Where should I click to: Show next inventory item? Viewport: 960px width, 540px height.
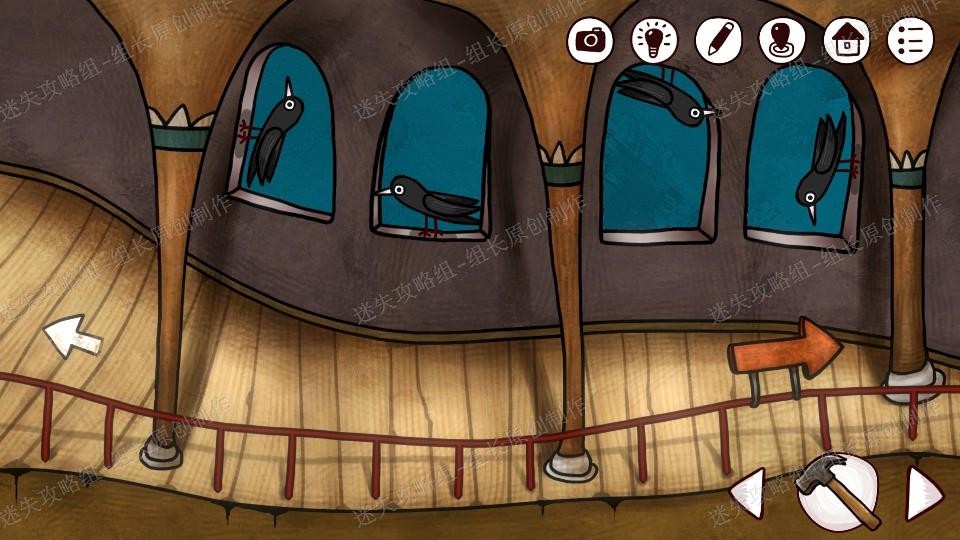click(923, 493)
